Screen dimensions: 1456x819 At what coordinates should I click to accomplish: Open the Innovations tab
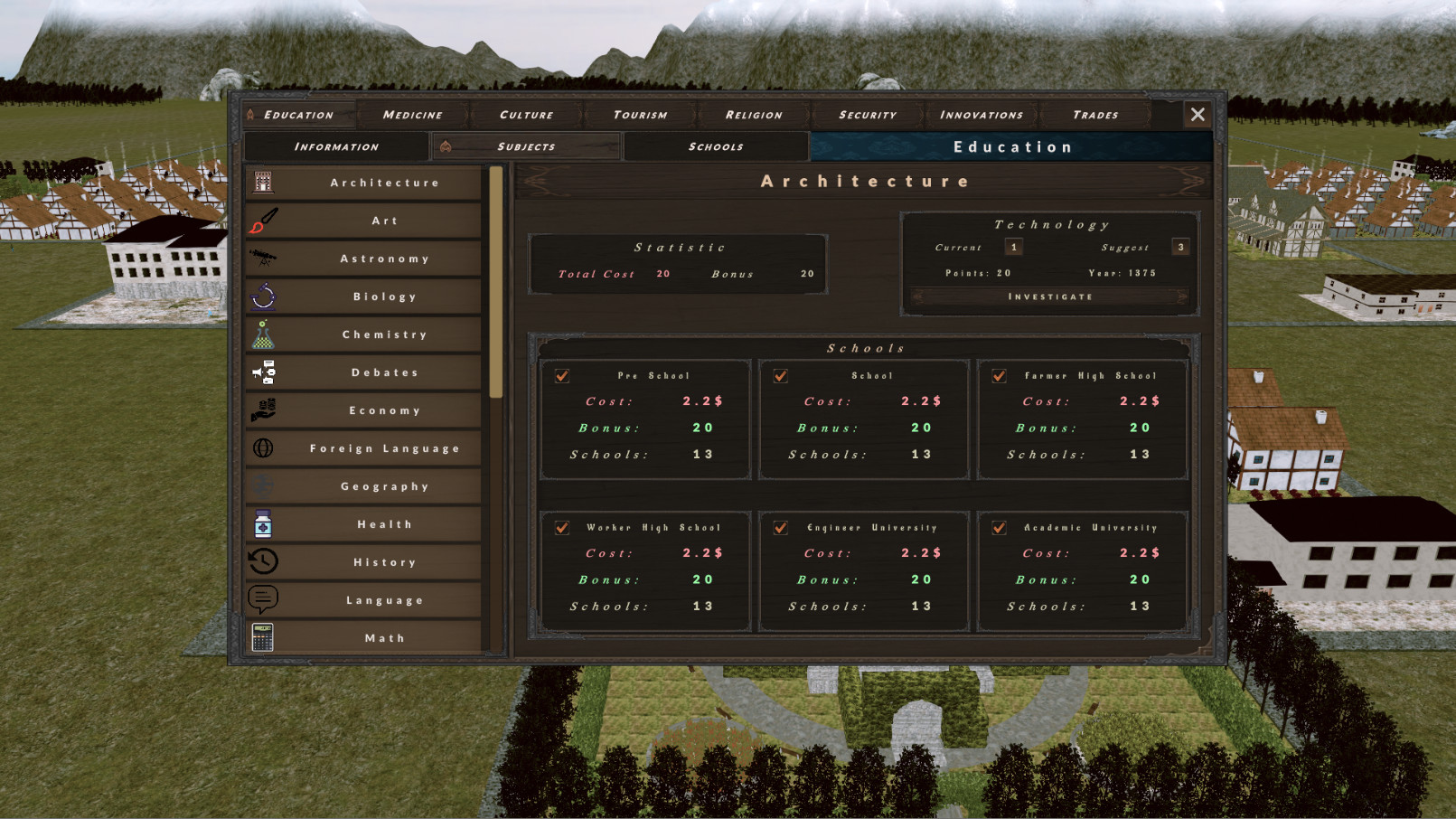981,114
